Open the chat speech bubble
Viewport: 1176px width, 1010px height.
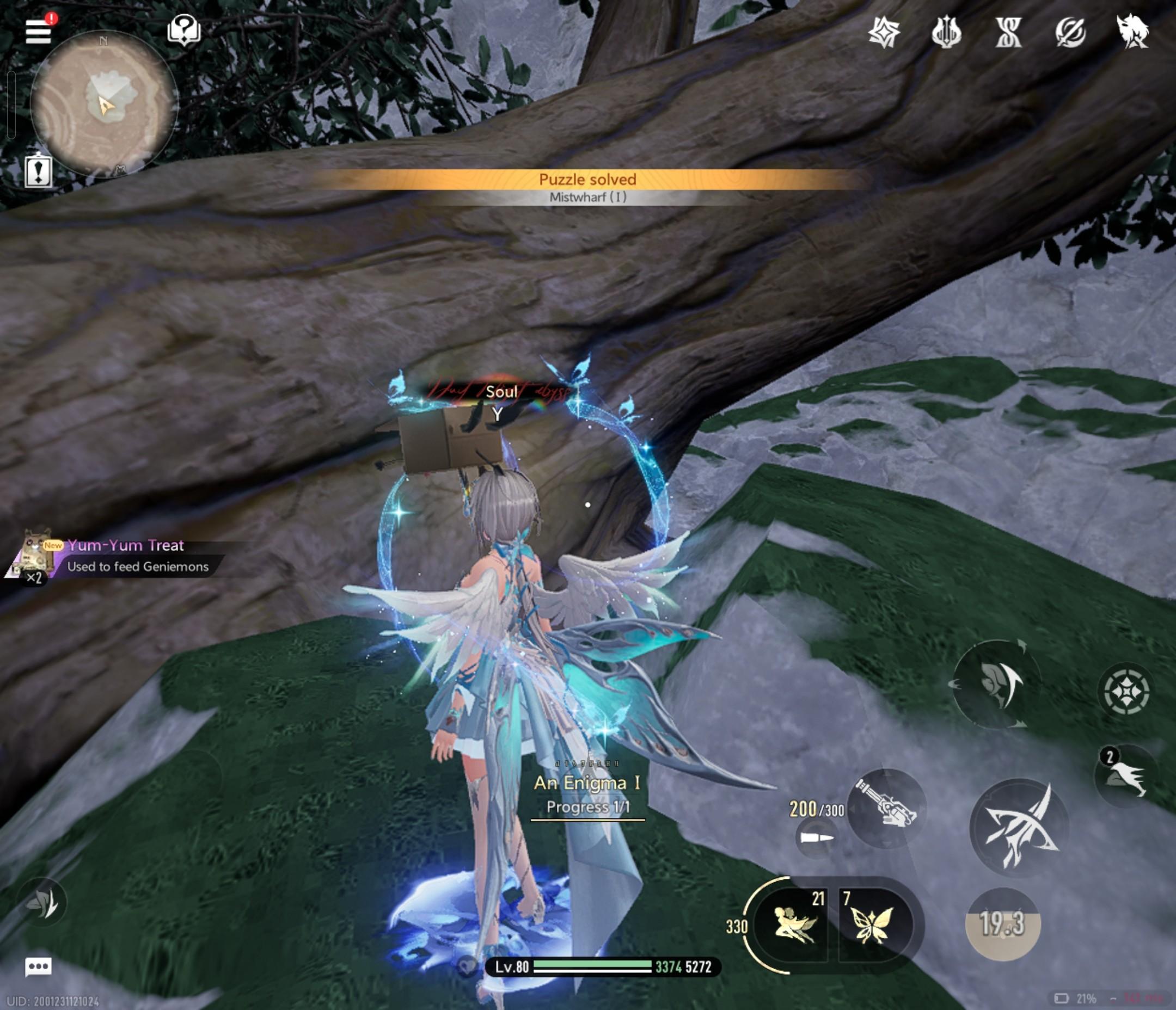coord(39,966)
